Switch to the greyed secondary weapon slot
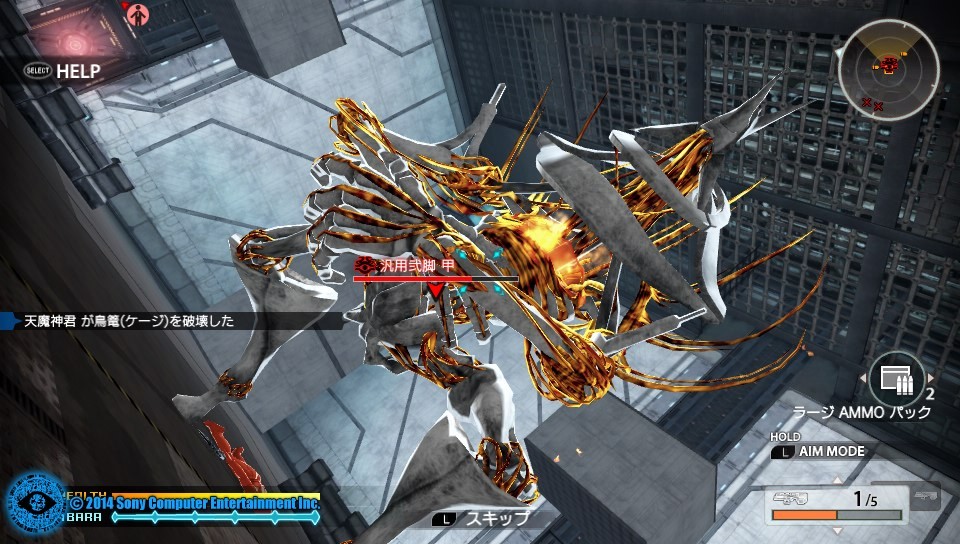The height and width of the screenshot is (544, 960). point(925,498)
